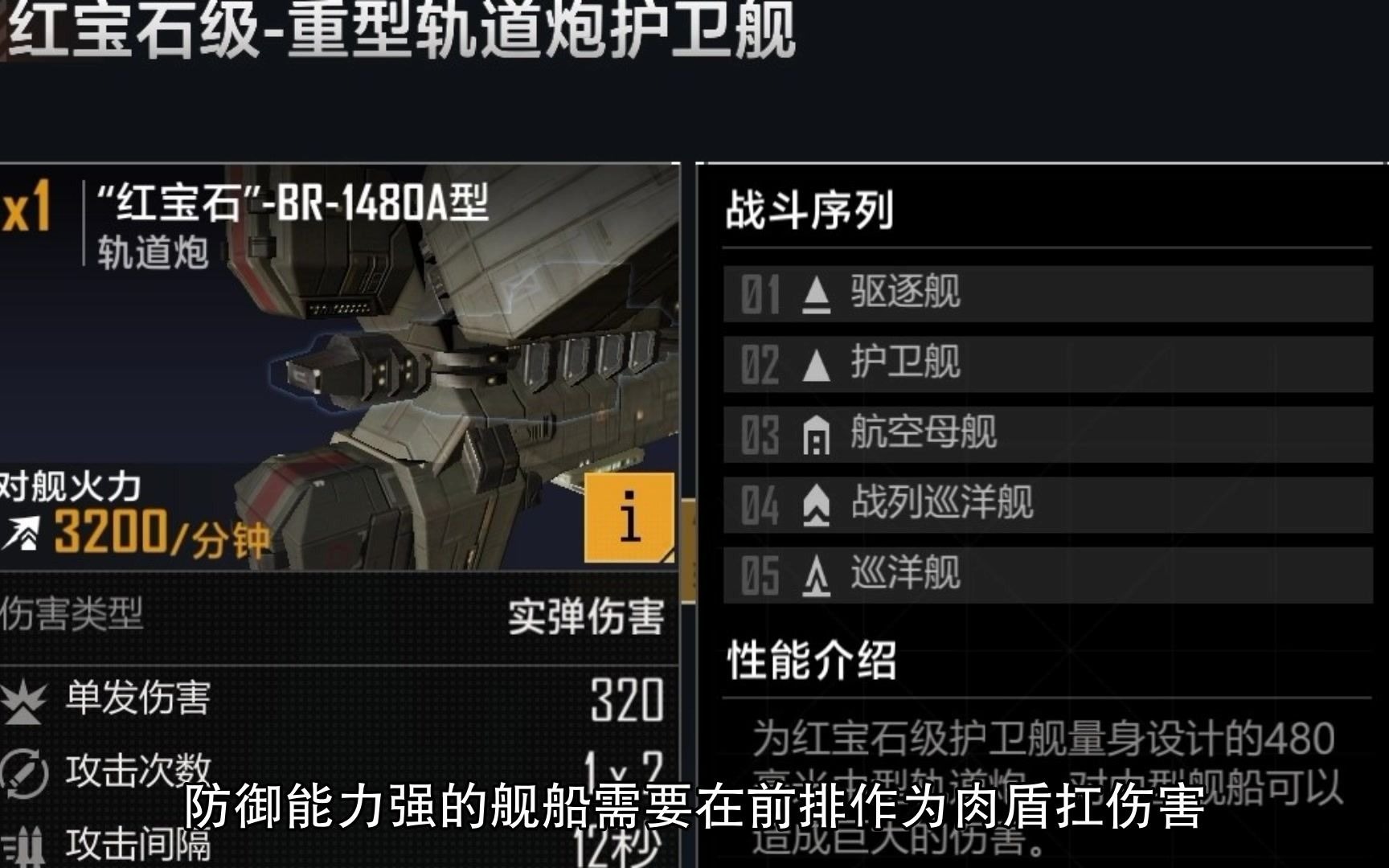
Task: Select the destroyer icon beside 驱逐舰
Action: pyautogui.click(x=814, y=294)
